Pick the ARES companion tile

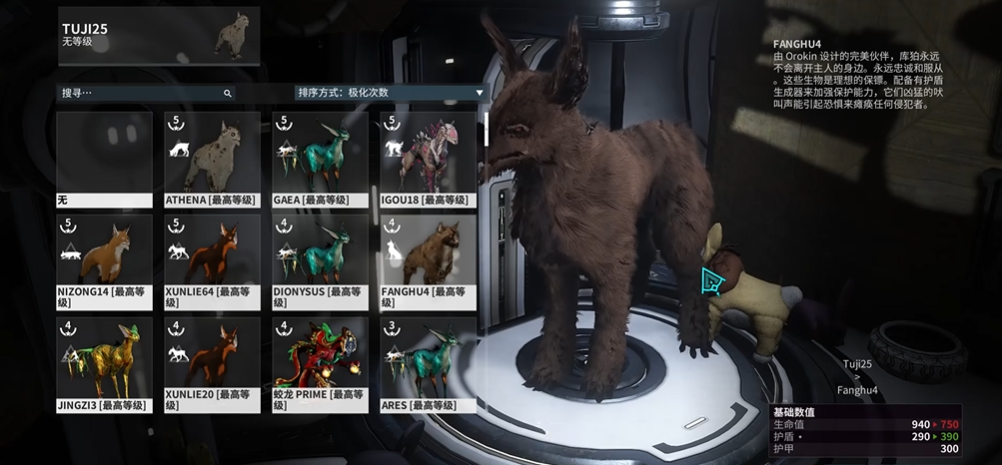coord(428,363)
